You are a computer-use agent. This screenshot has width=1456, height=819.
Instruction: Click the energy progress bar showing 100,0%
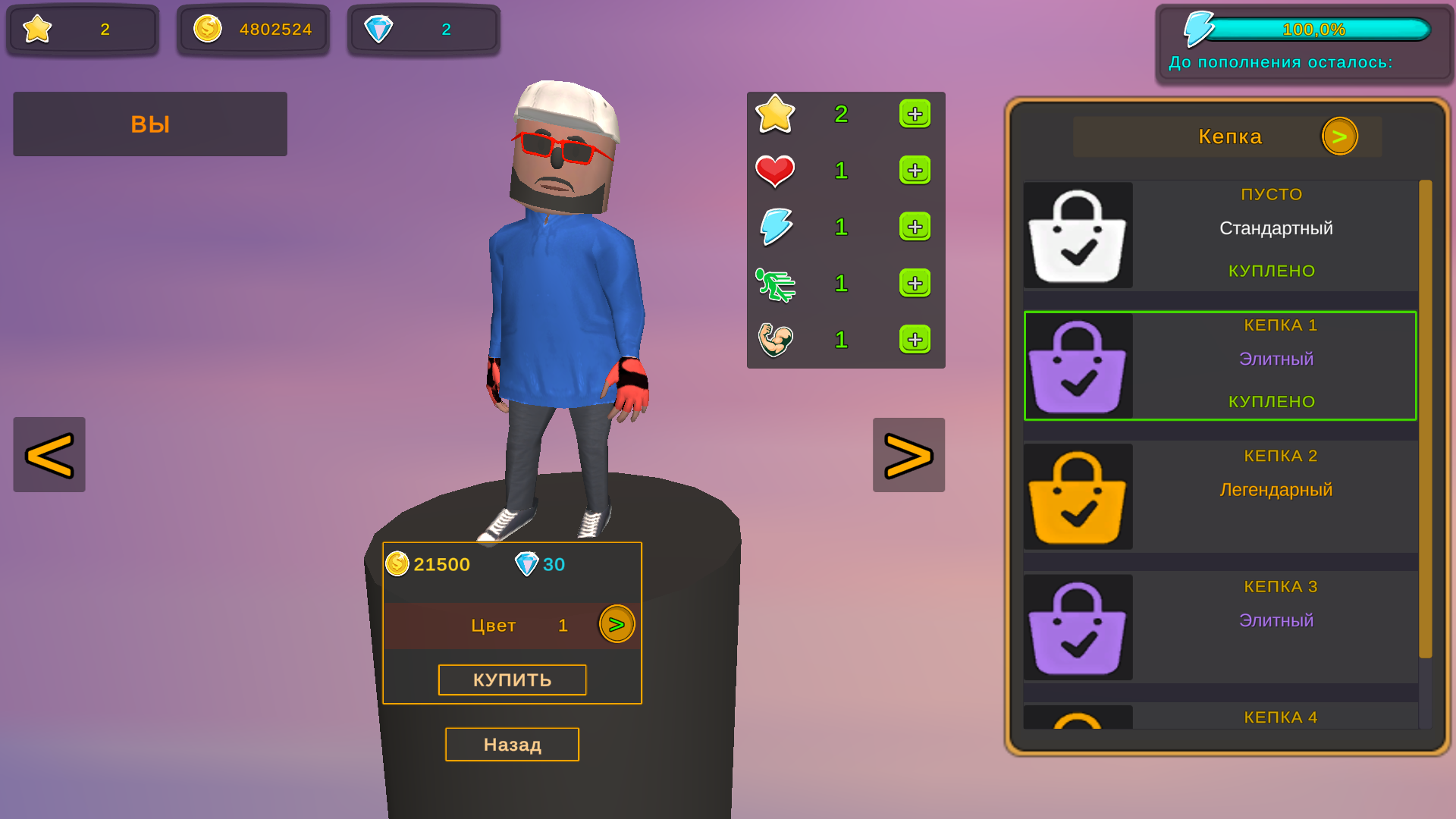click(1319, 29)
